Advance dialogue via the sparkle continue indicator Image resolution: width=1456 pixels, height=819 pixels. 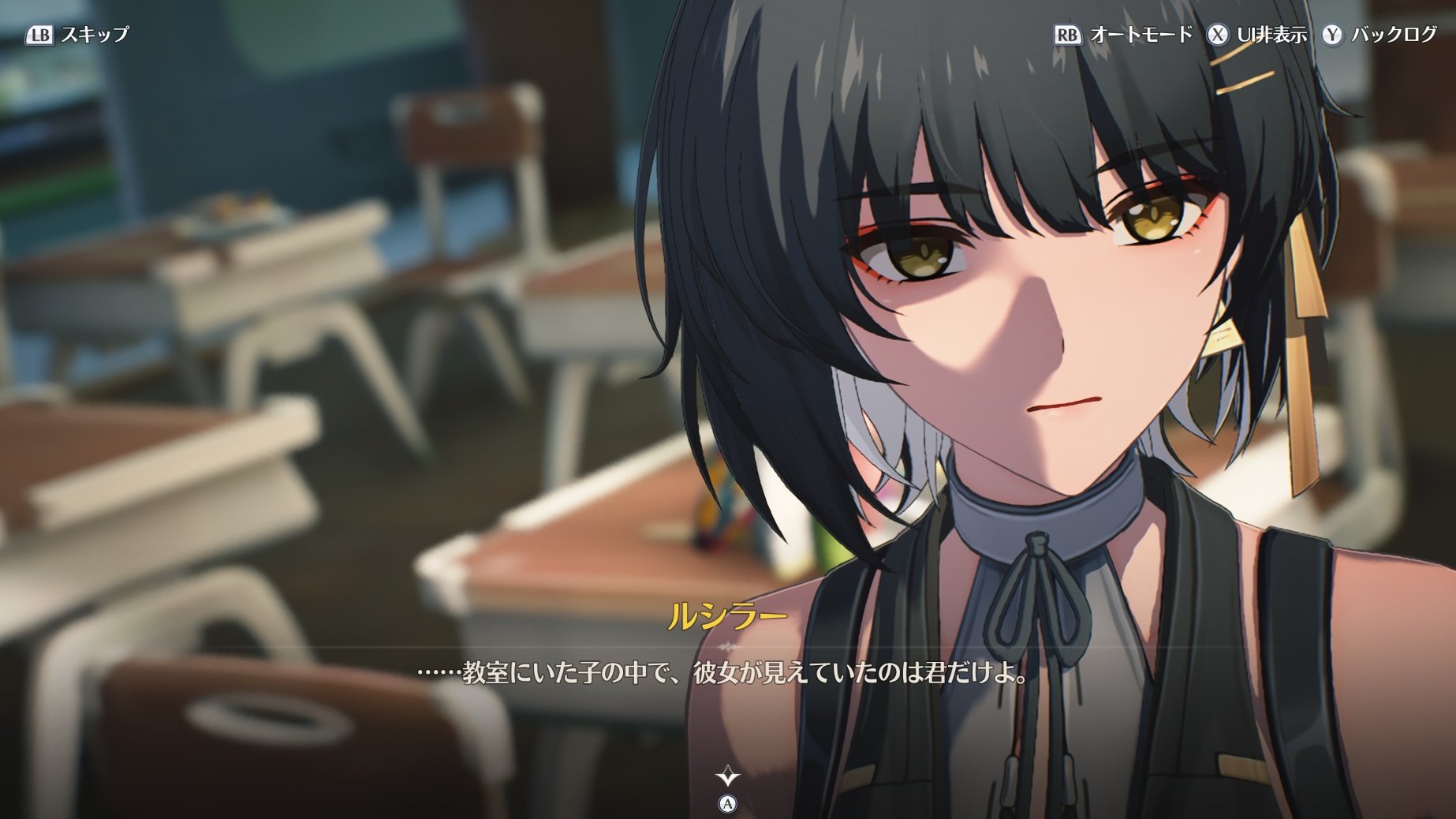pyautogui.click(x=727, y=778)
